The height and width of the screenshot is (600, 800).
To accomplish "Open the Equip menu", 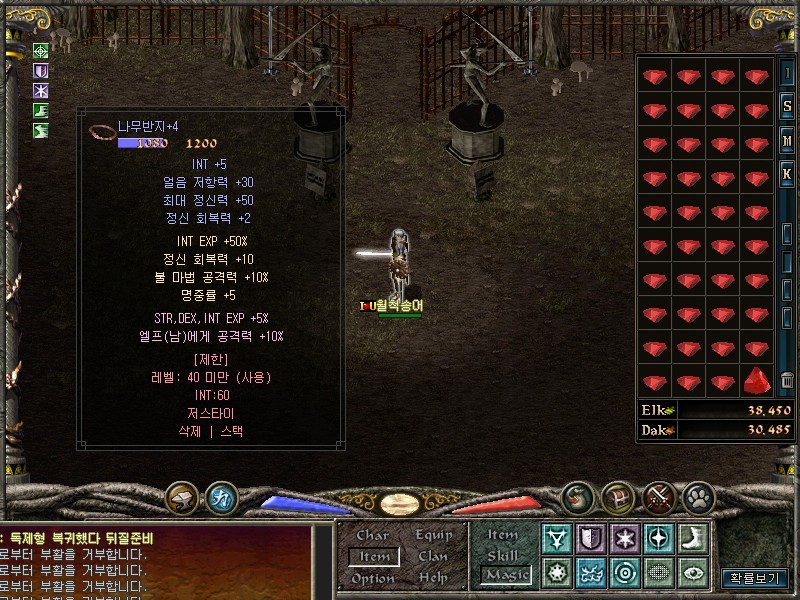I will (x=434, y=535).
